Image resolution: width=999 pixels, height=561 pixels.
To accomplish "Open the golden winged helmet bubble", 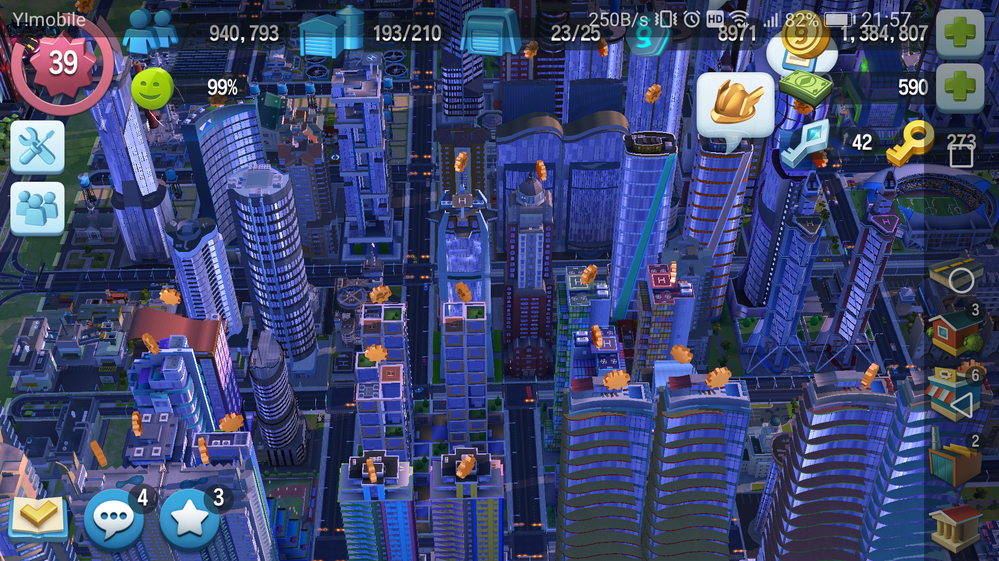I will click(735, 105).
